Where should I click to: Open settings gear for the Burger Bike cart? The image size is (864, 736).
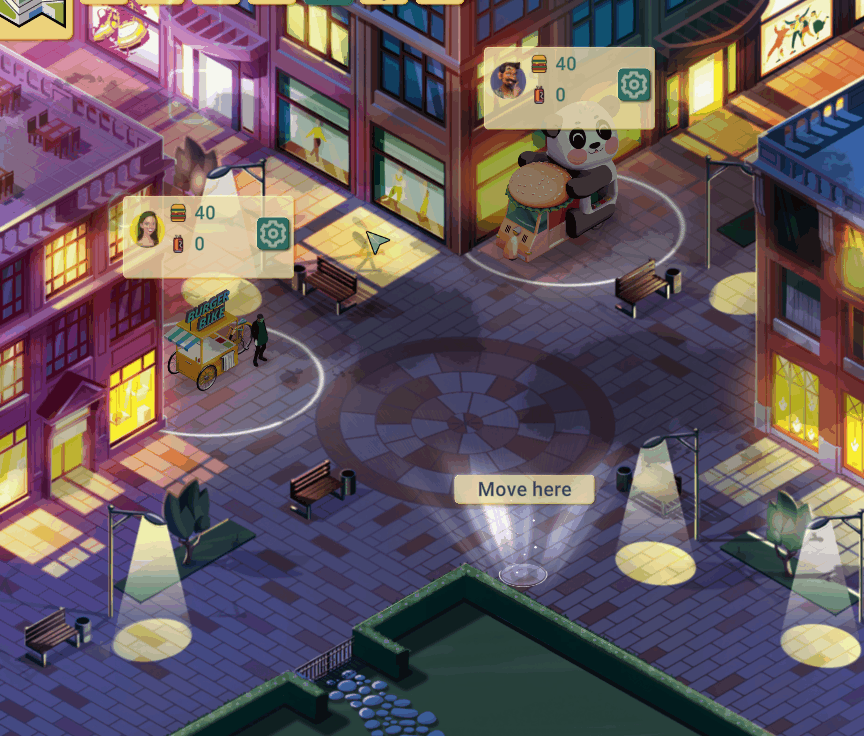point(273,234)
